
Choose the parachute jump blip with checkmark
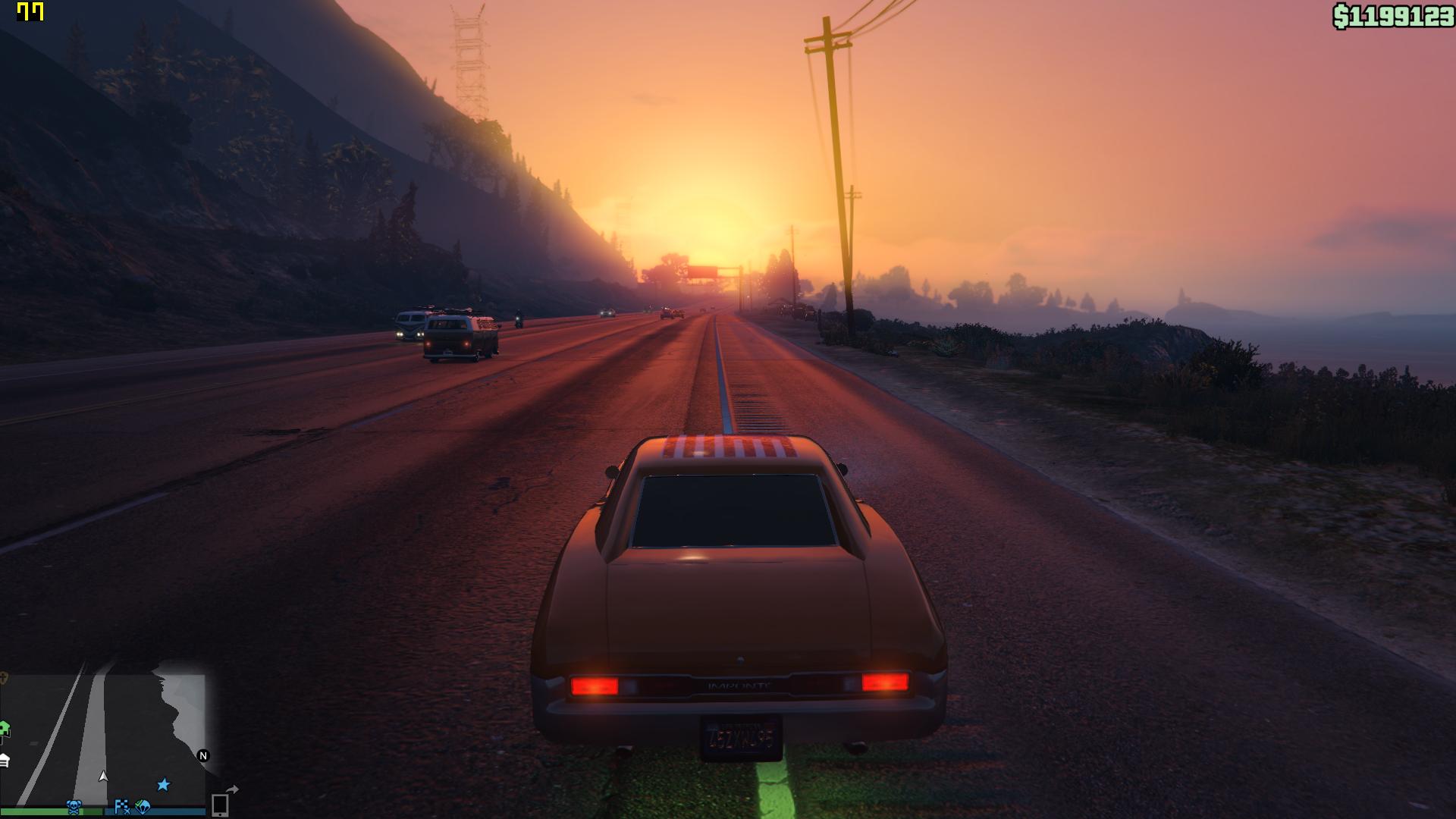pyautogui.click(x=143, y=806)
